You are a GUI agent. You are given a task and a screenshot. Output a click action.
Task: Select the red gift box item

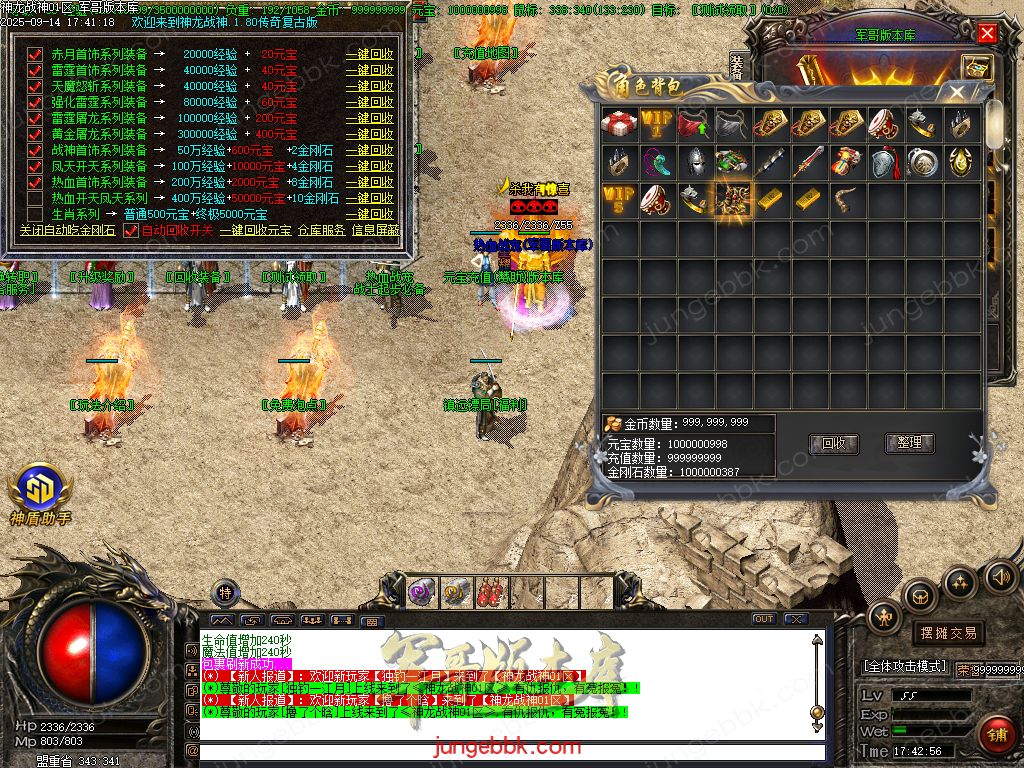pos(619,123)
